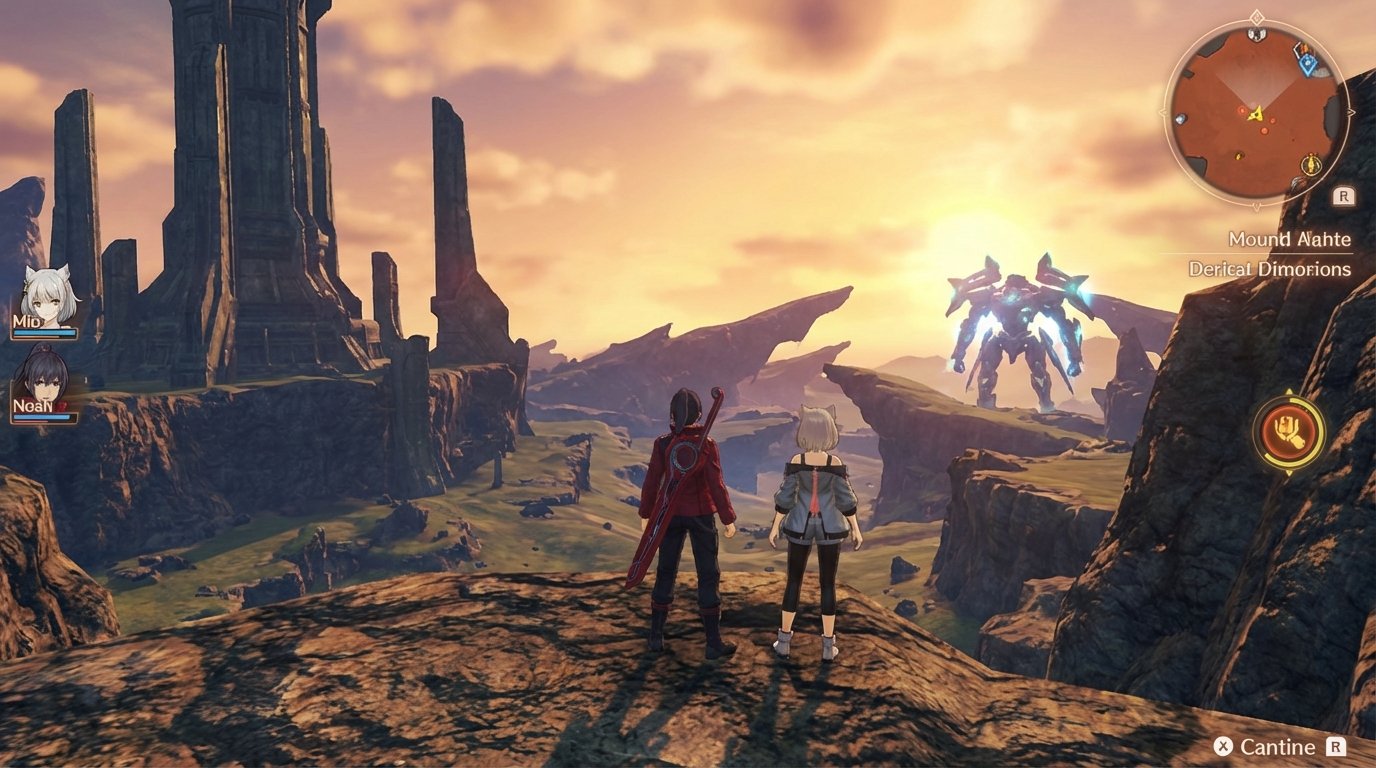Screen dimensions: 1376x768
Task: Select the compass pointer atop the minimap
Action: (x=1256, y=17)
